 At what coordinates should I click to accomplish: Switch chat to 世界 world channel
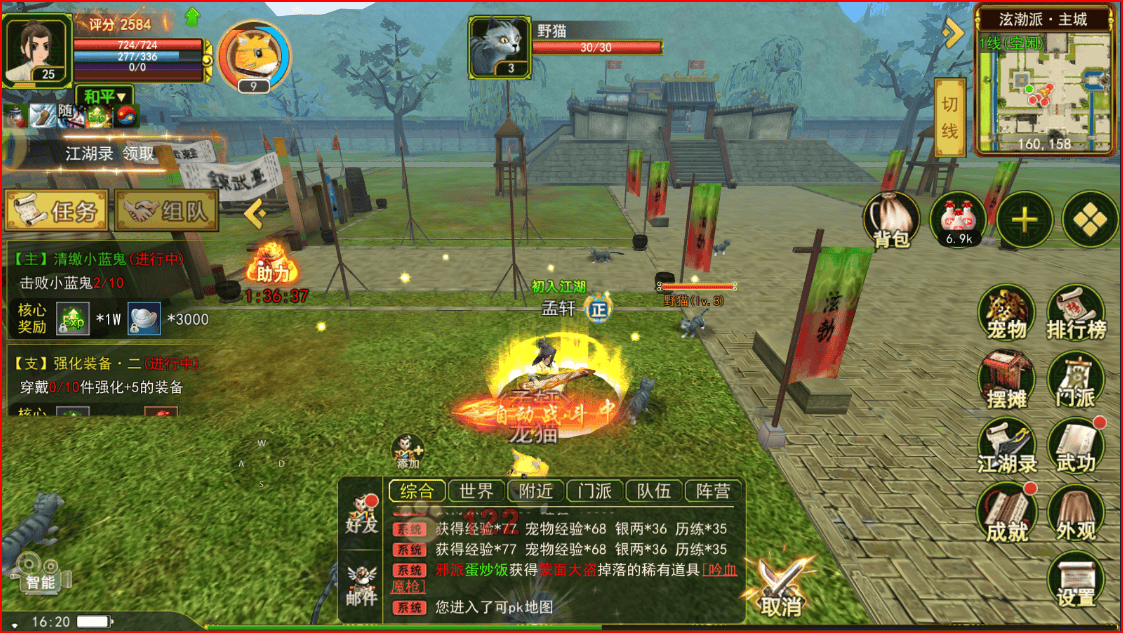[x=476, y=491]
